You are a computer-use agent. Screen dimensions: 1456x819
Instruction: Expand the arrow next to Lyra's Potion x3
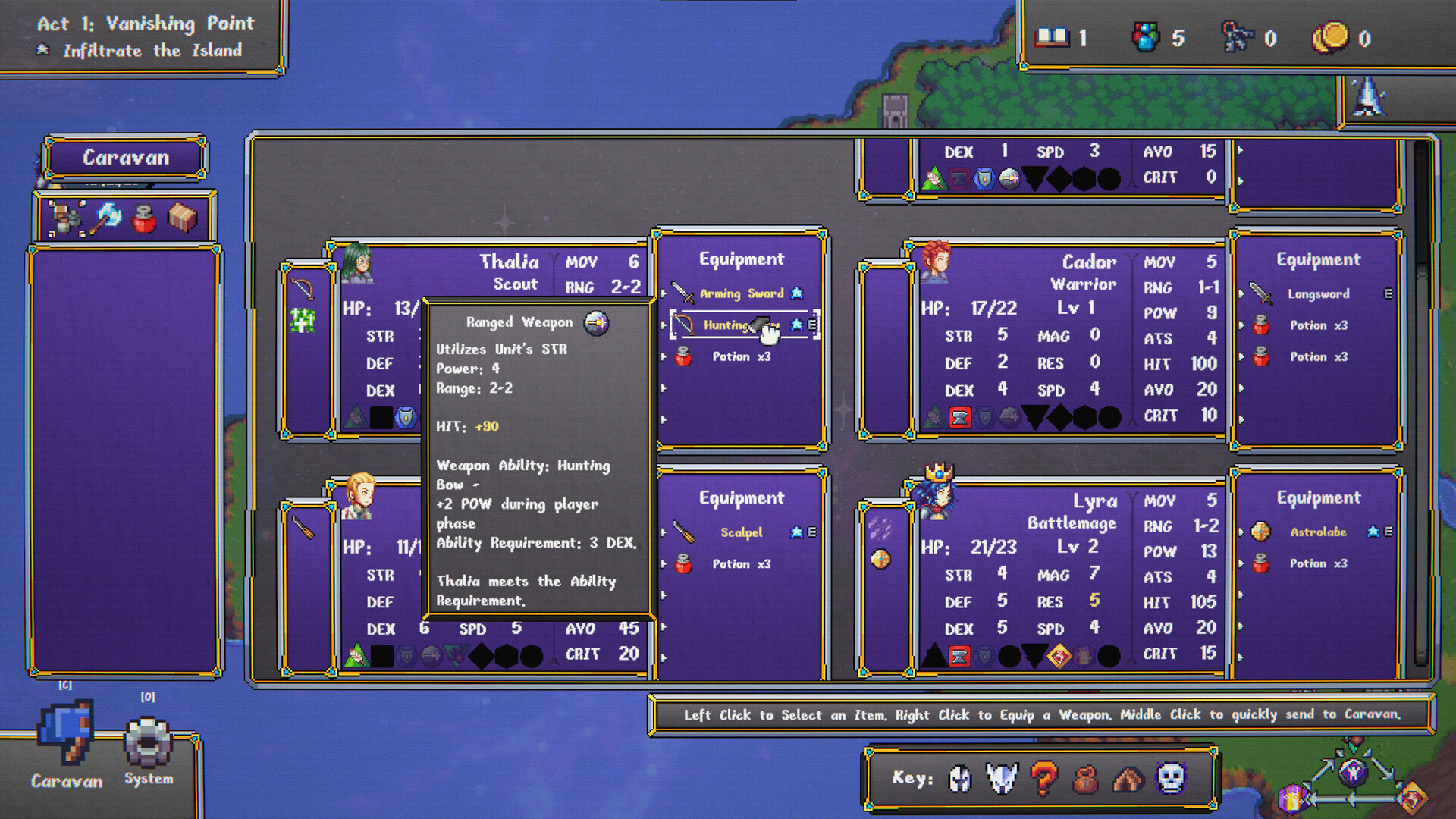[x=1239, y=563]
